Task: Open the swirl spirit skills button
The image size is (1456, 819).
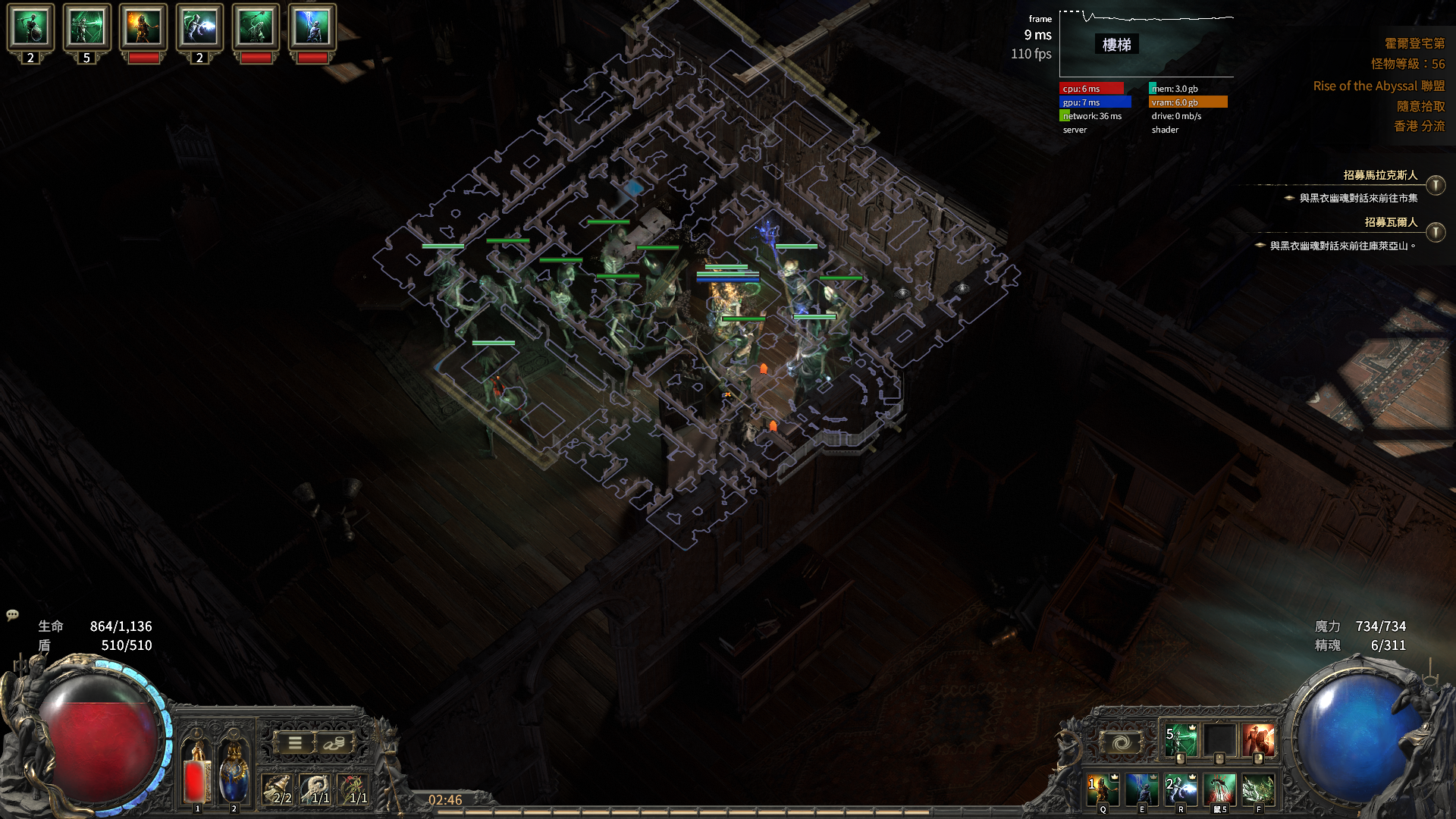Action: (x=1122, y=742)
